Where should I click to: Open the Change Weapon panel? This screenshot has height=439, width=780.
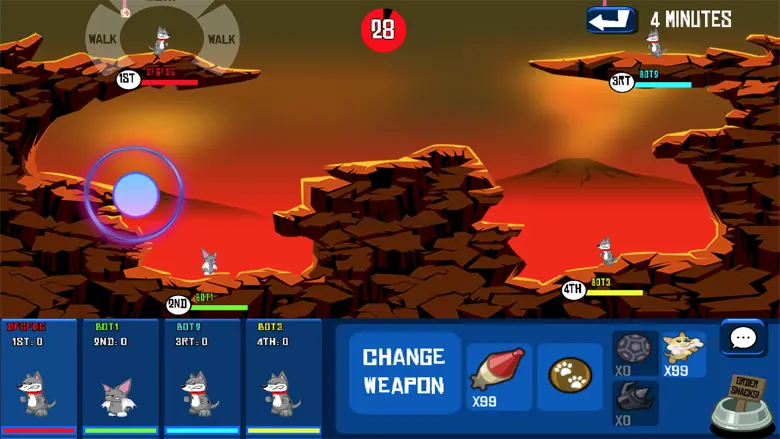click(404, 371)
